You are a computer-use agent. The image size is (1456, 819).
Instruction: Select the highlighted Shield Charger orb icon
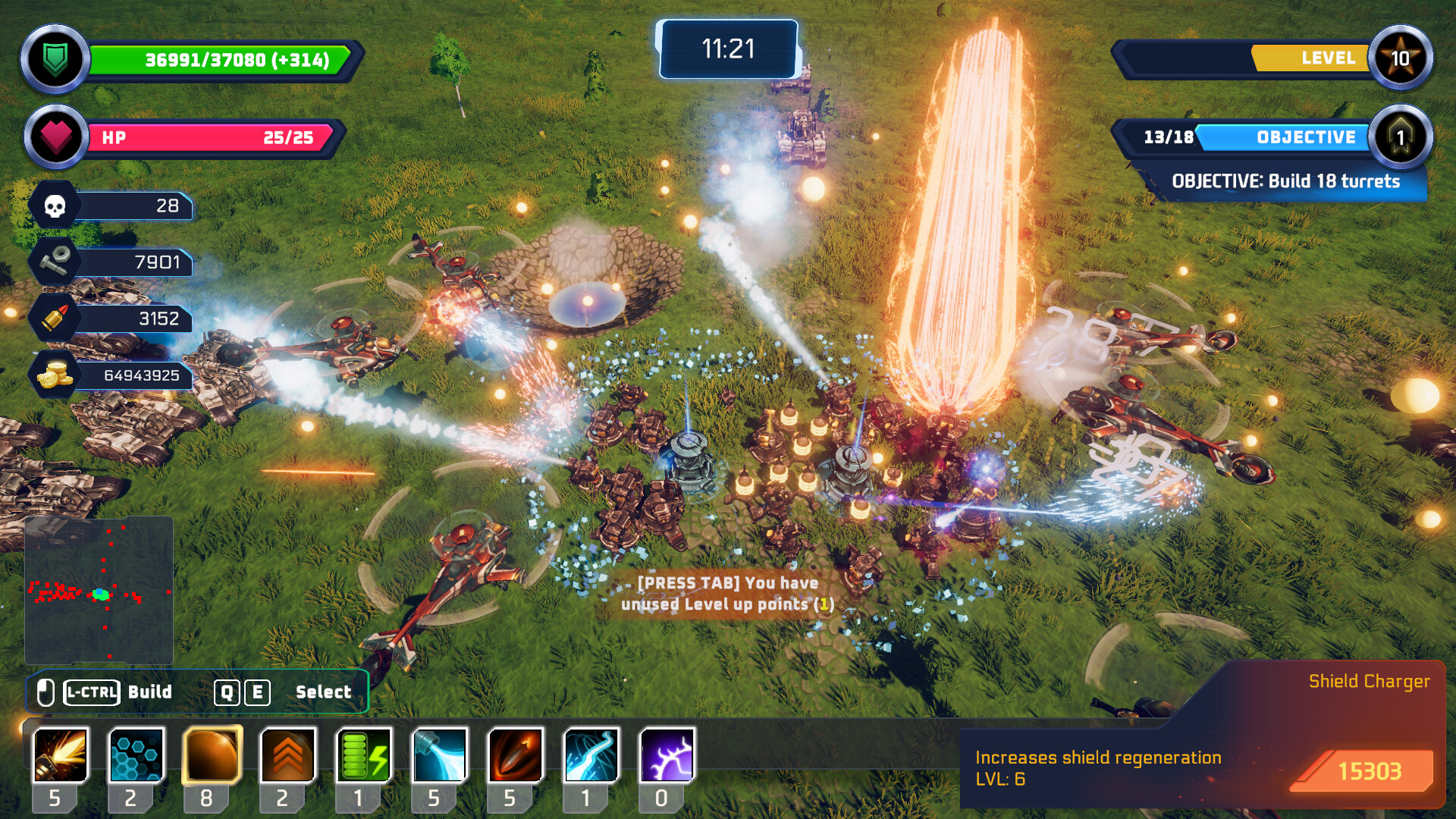coord(212,755)
